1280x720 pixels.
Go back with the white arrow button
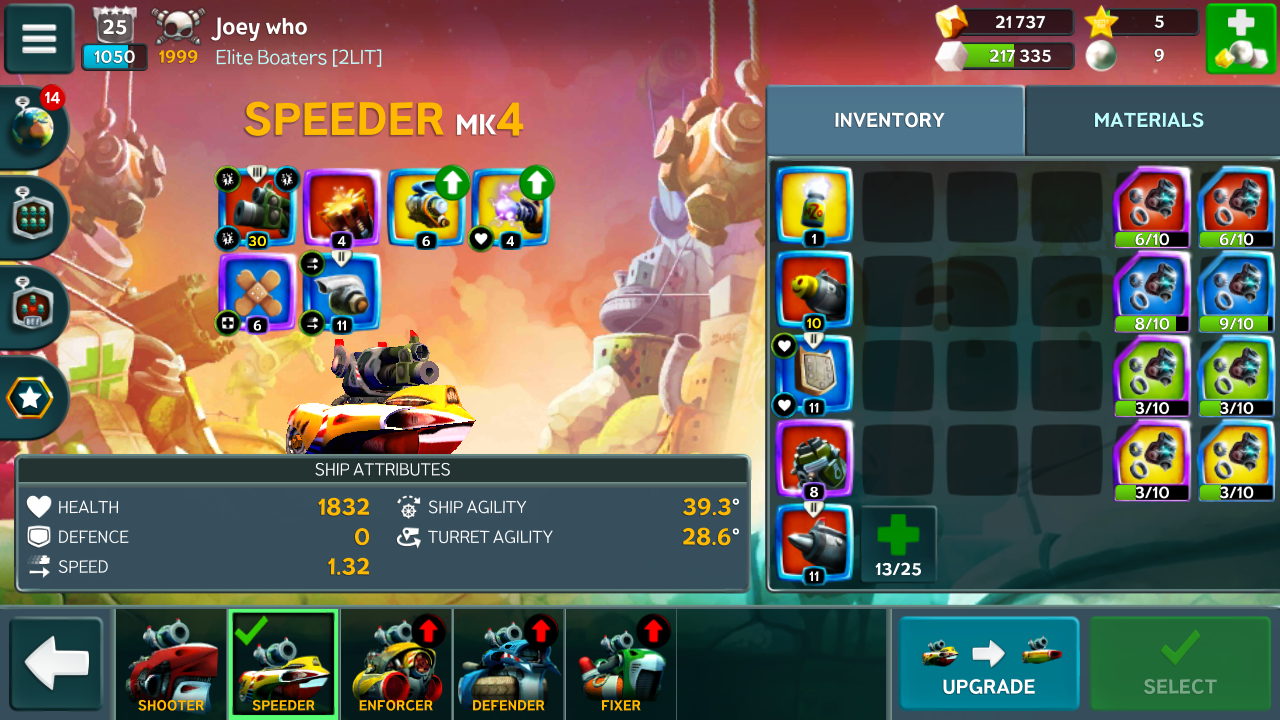pos(56,664)
